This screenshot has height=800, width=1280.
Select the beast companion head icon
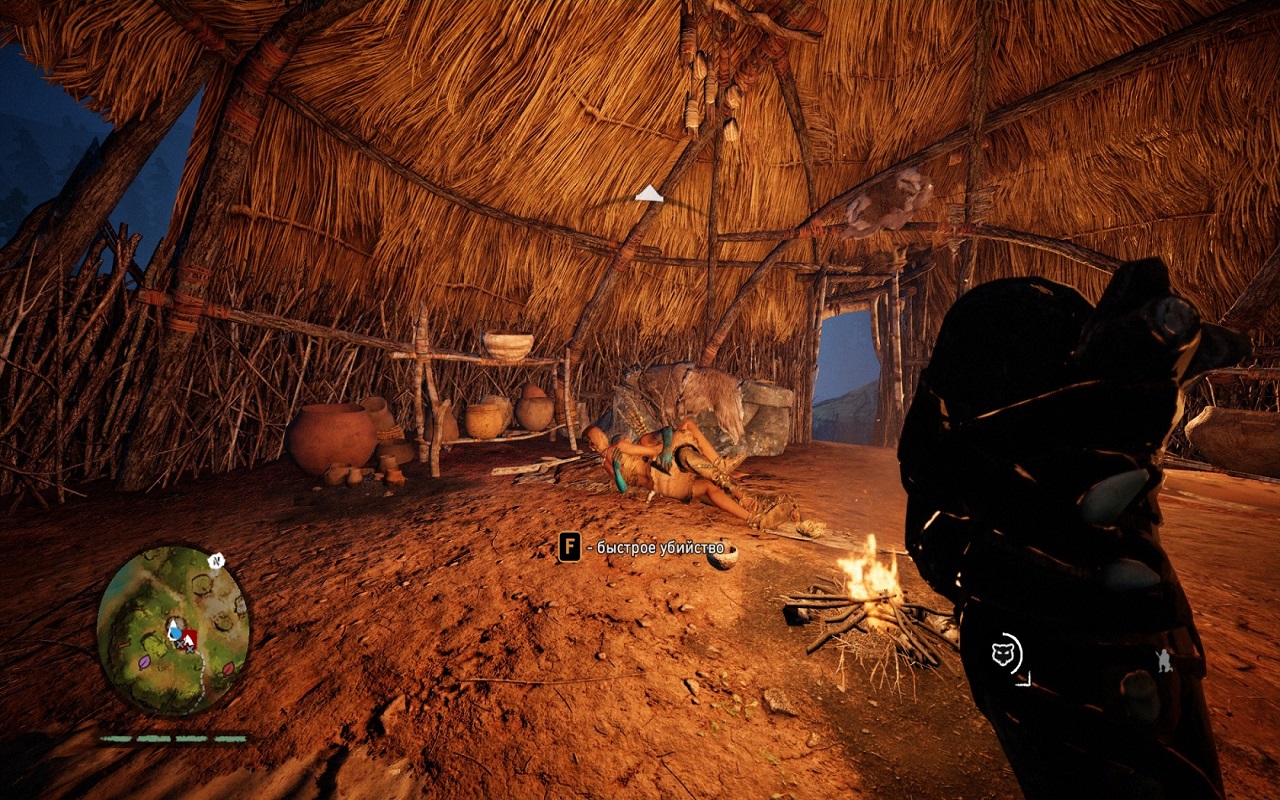pos(1004,655)
